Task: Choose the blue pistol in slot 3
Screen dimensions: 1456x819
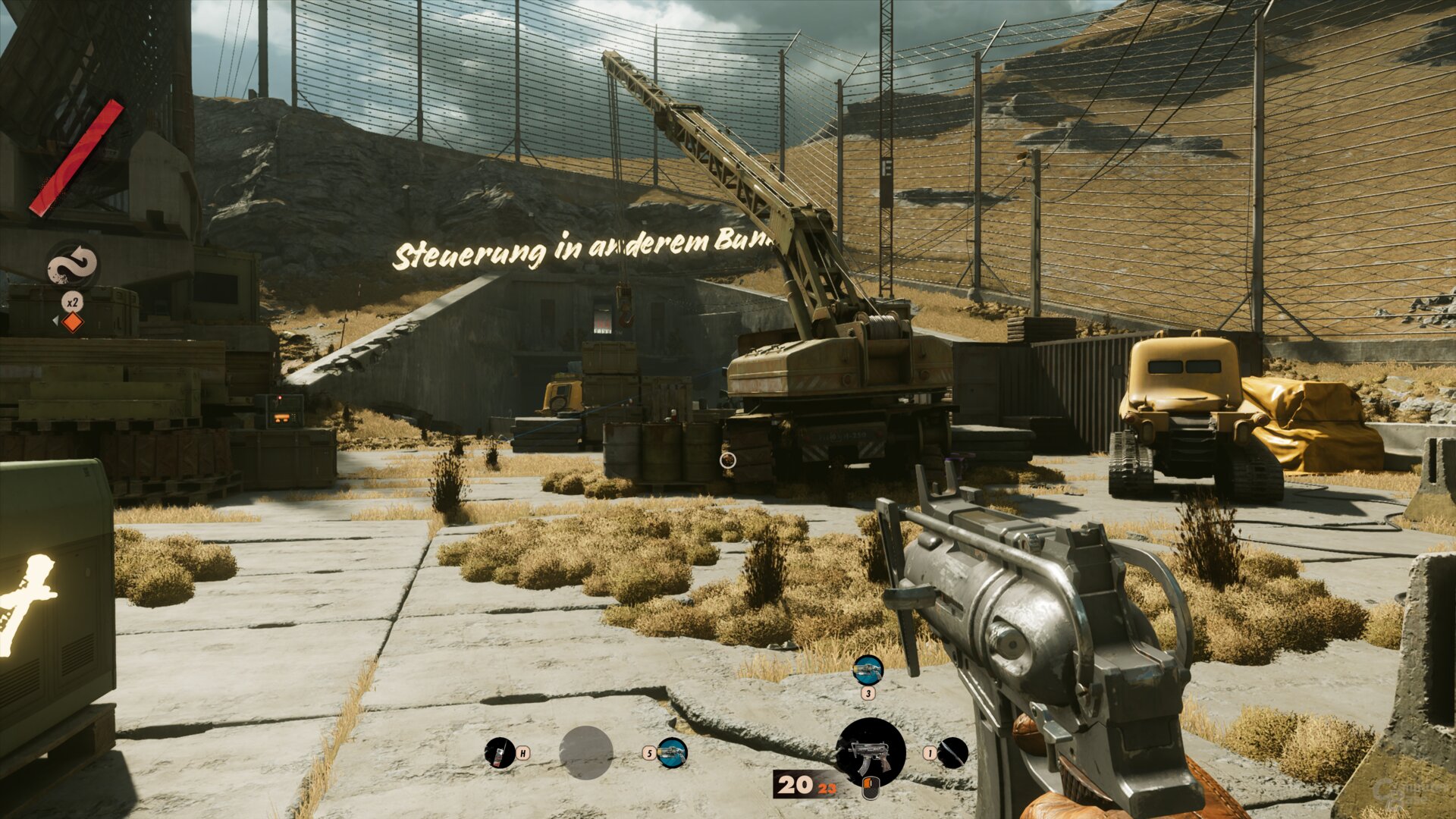Action: [x=868, y=670]
